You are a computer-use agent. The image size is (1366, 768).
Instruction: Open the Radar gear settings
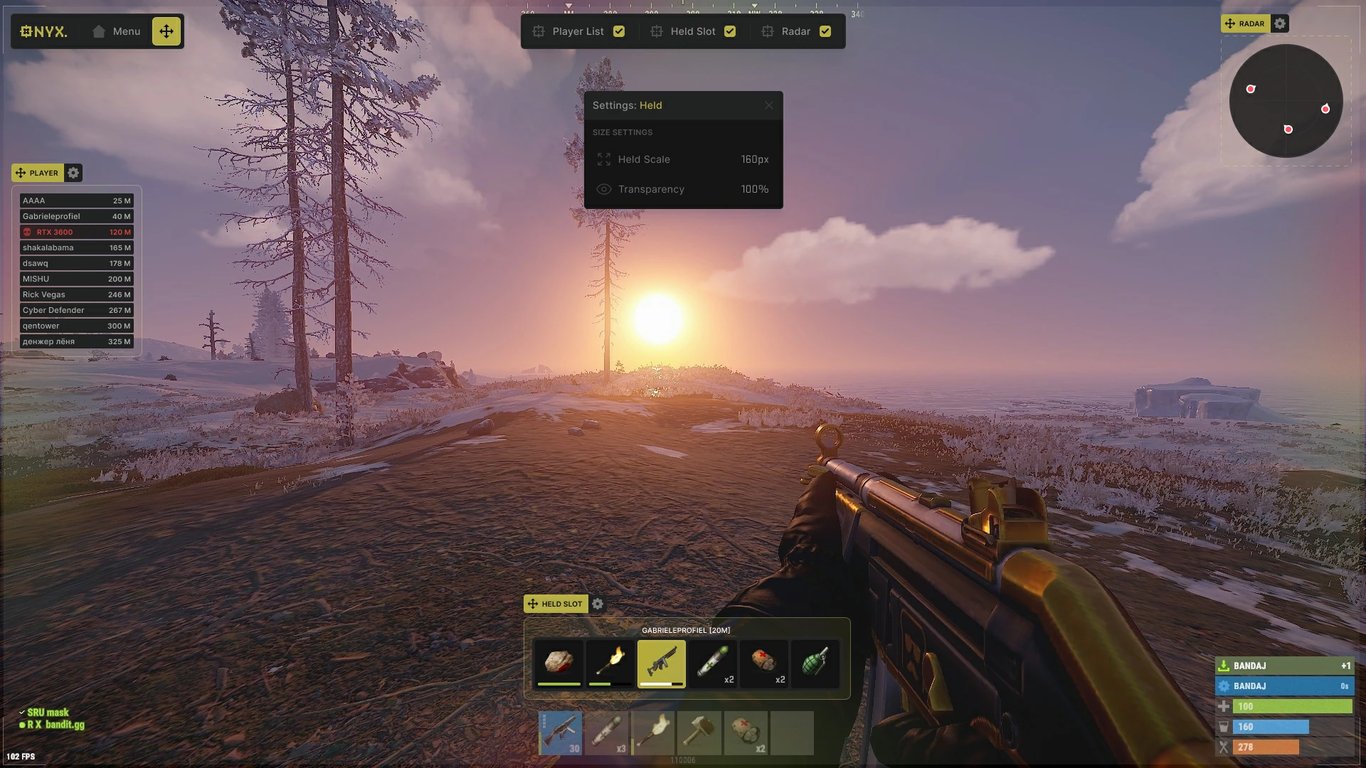click(x=1280, y=23)
